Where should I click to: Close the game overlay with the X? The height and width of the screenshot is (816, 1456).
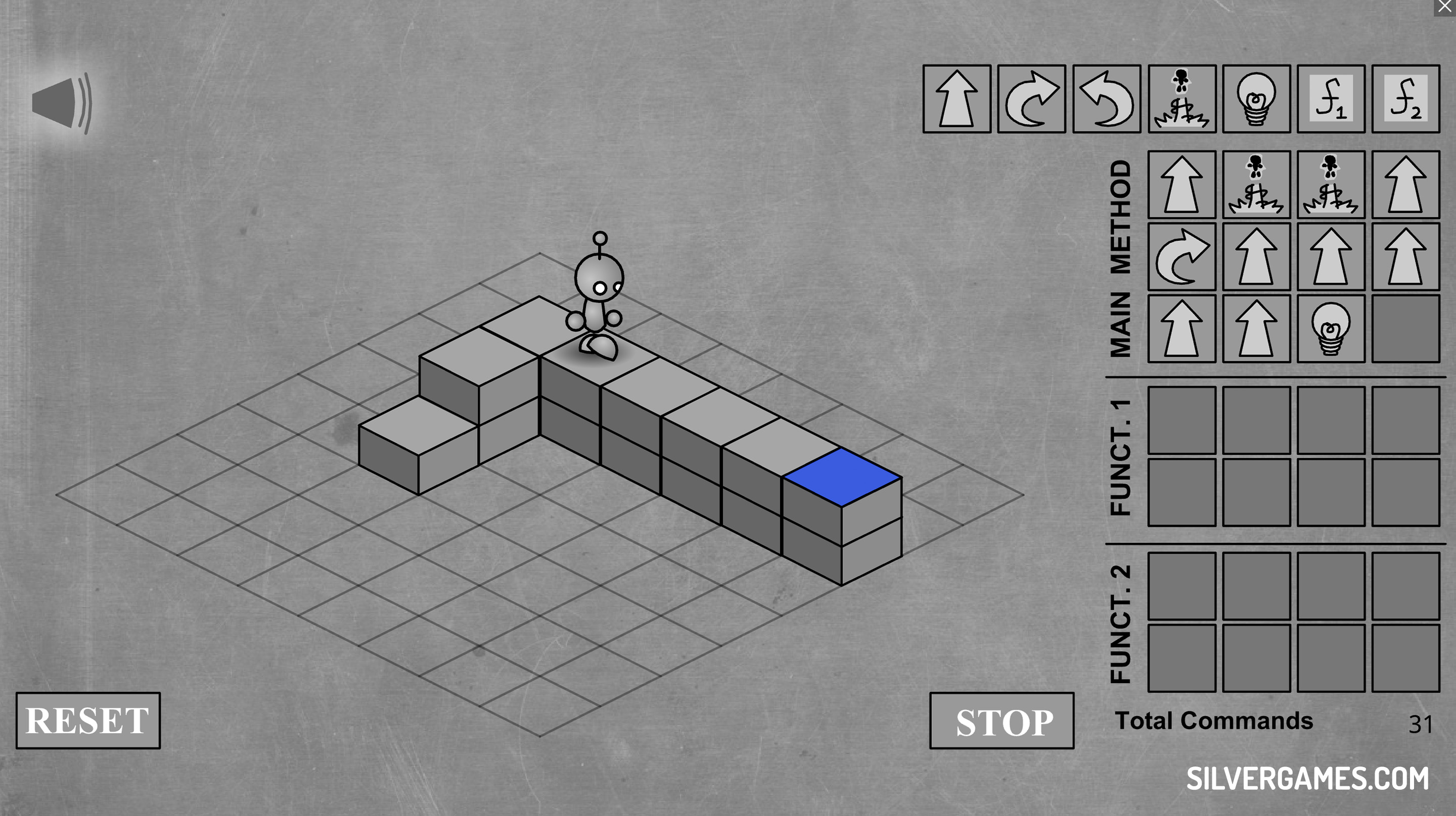[x=1444, y=7]
